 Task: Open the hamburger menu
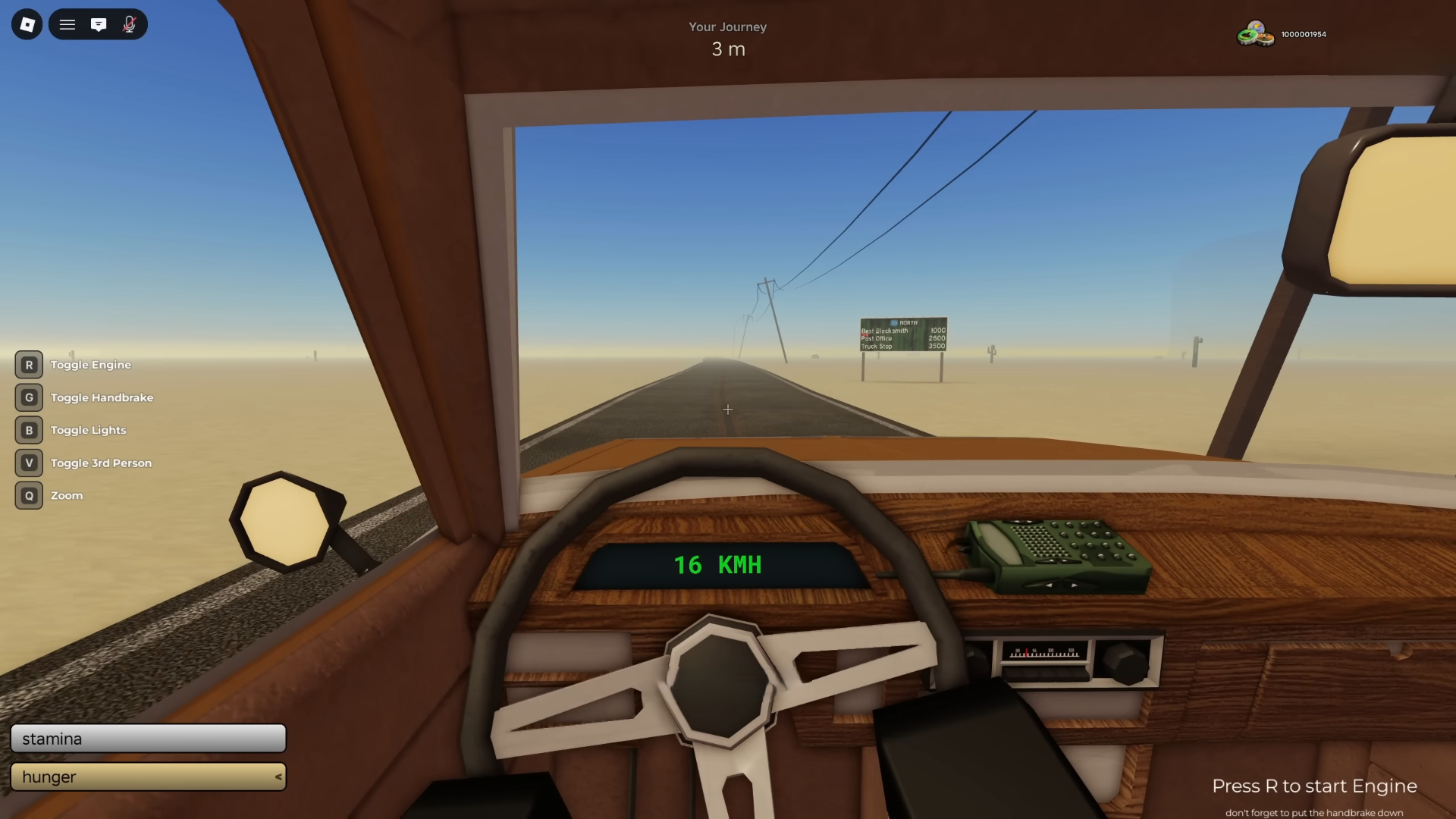pos(67,24)
